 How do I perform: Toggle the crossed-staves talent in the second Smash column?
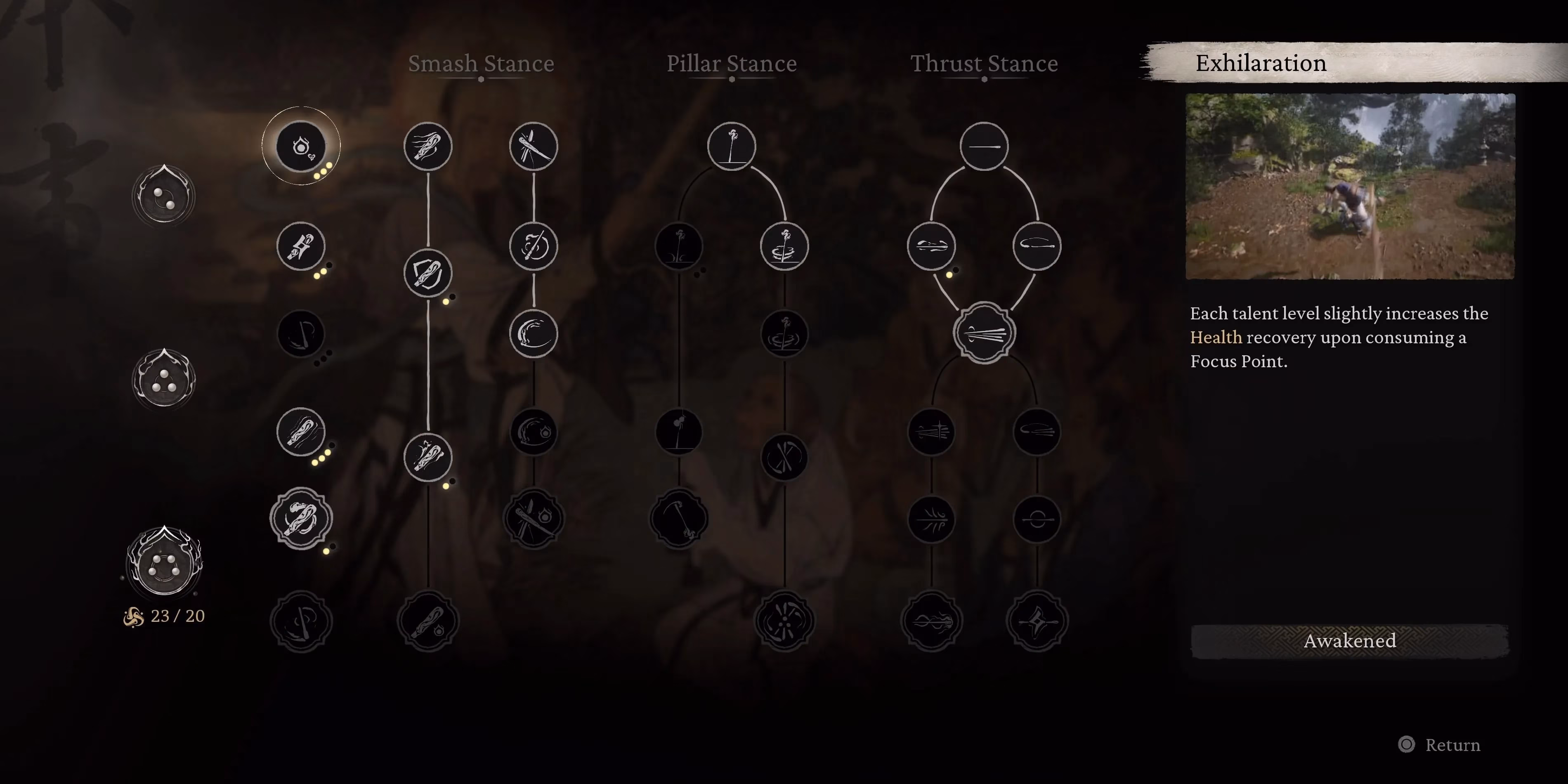point(533,146)
